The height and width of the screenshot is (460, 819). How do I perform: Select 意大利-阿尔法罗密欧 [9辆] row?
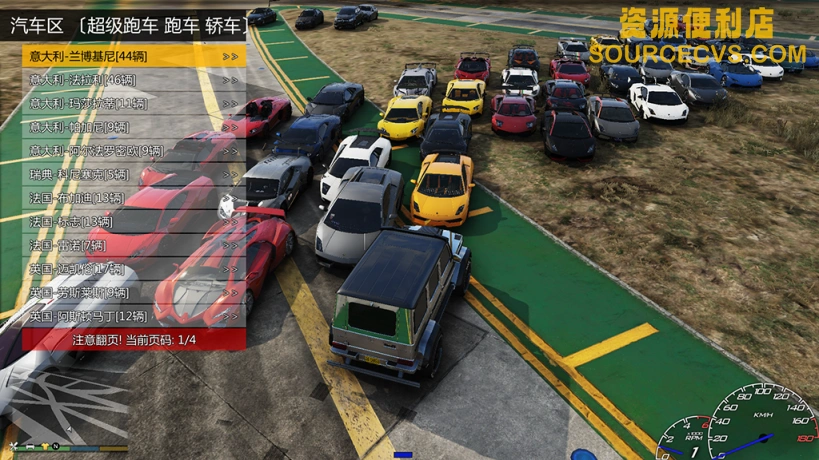[x=133, y=151]
